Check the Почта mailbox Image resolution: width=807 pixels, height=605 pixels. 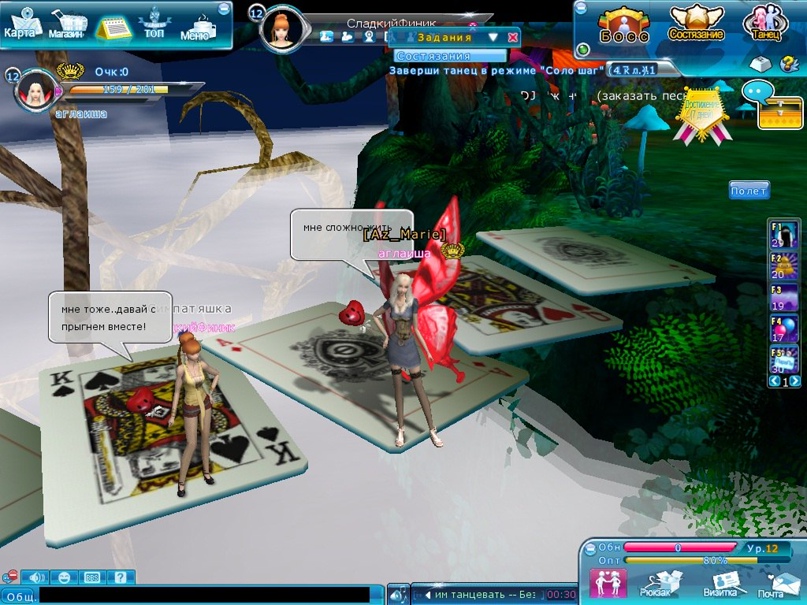click(770, 584)
